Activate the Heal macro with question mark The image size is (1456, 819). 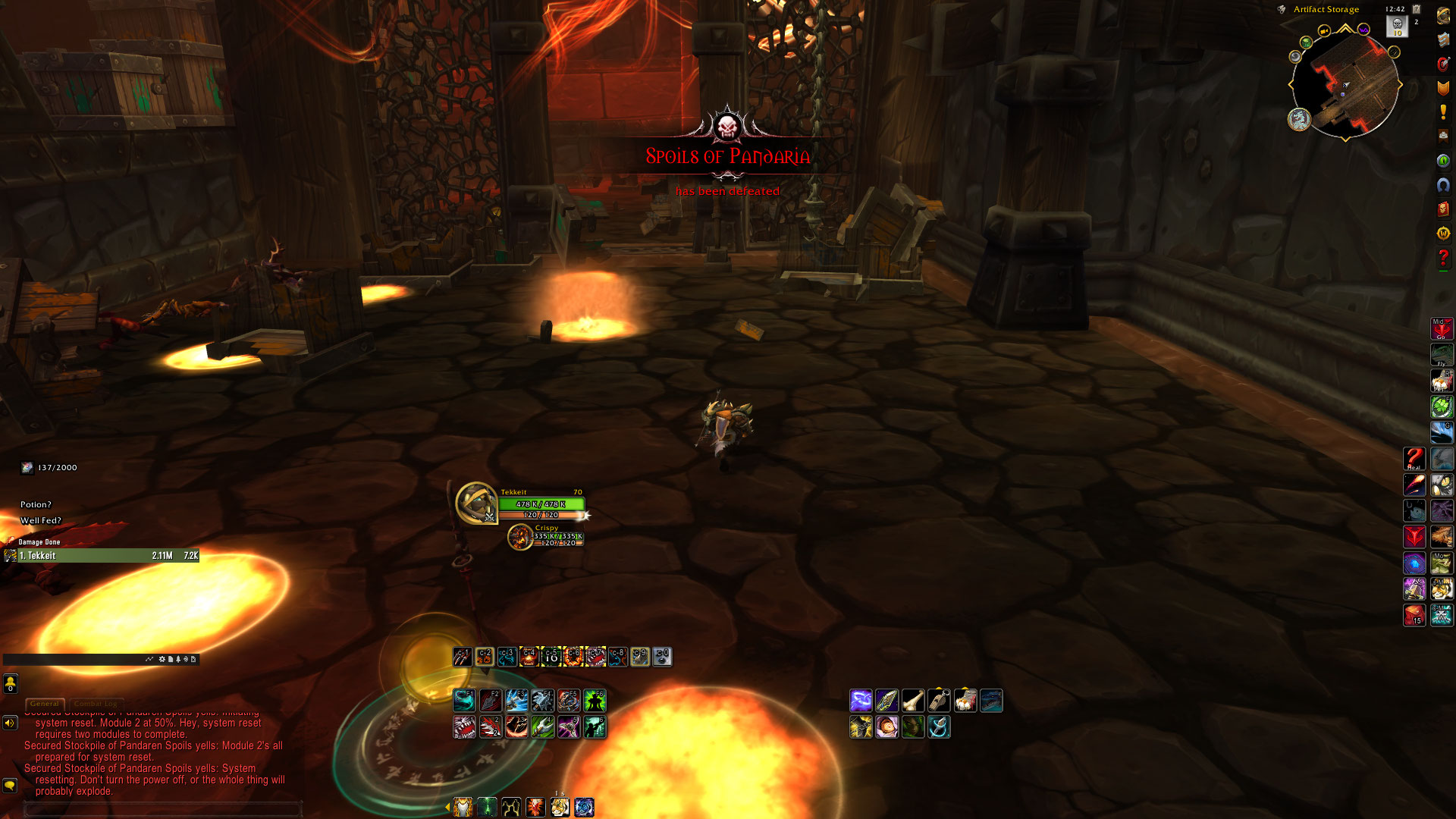pyautogui.click(x=1414, y=459)
